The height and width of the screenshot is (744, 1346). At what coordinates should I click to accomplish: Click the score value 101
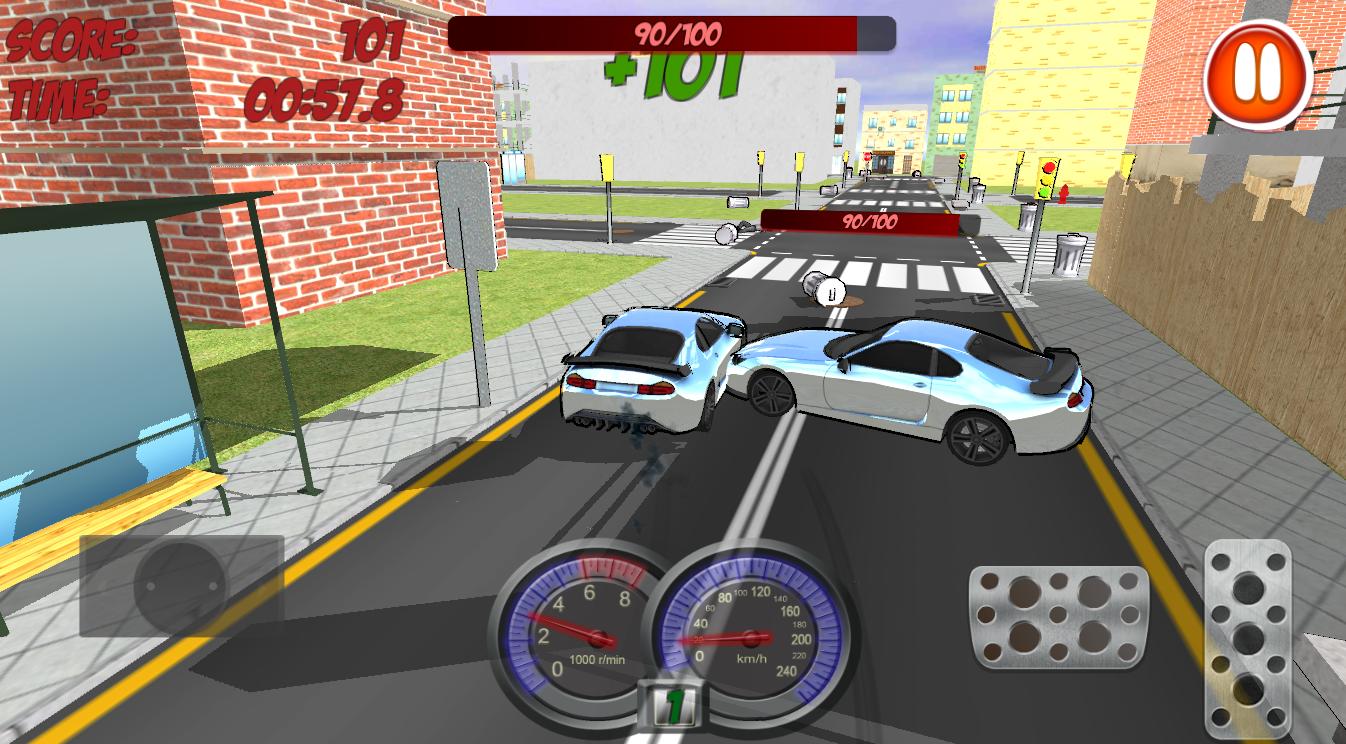coord(370,39)
